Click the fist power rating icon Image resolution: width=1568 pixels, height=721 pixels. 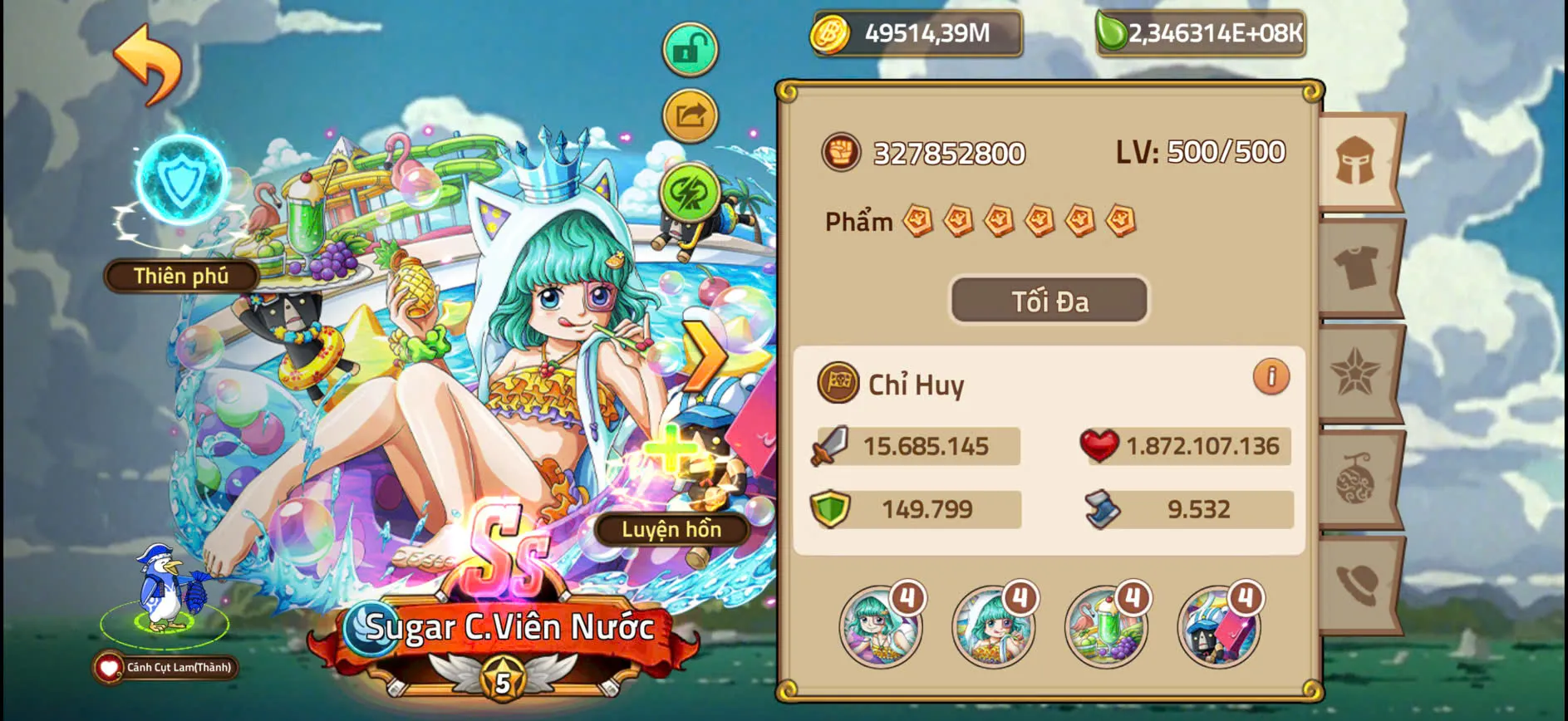[x=843, y=152]
